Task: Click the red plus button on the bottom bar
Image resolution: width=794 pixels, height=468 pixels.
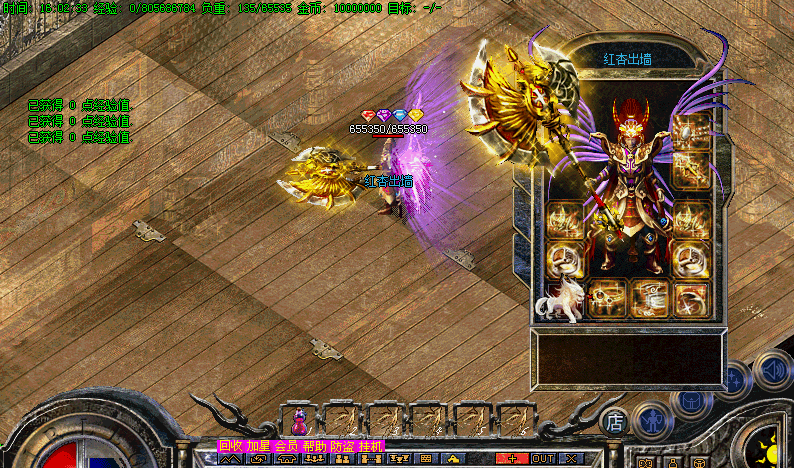Action: point(513,458)
